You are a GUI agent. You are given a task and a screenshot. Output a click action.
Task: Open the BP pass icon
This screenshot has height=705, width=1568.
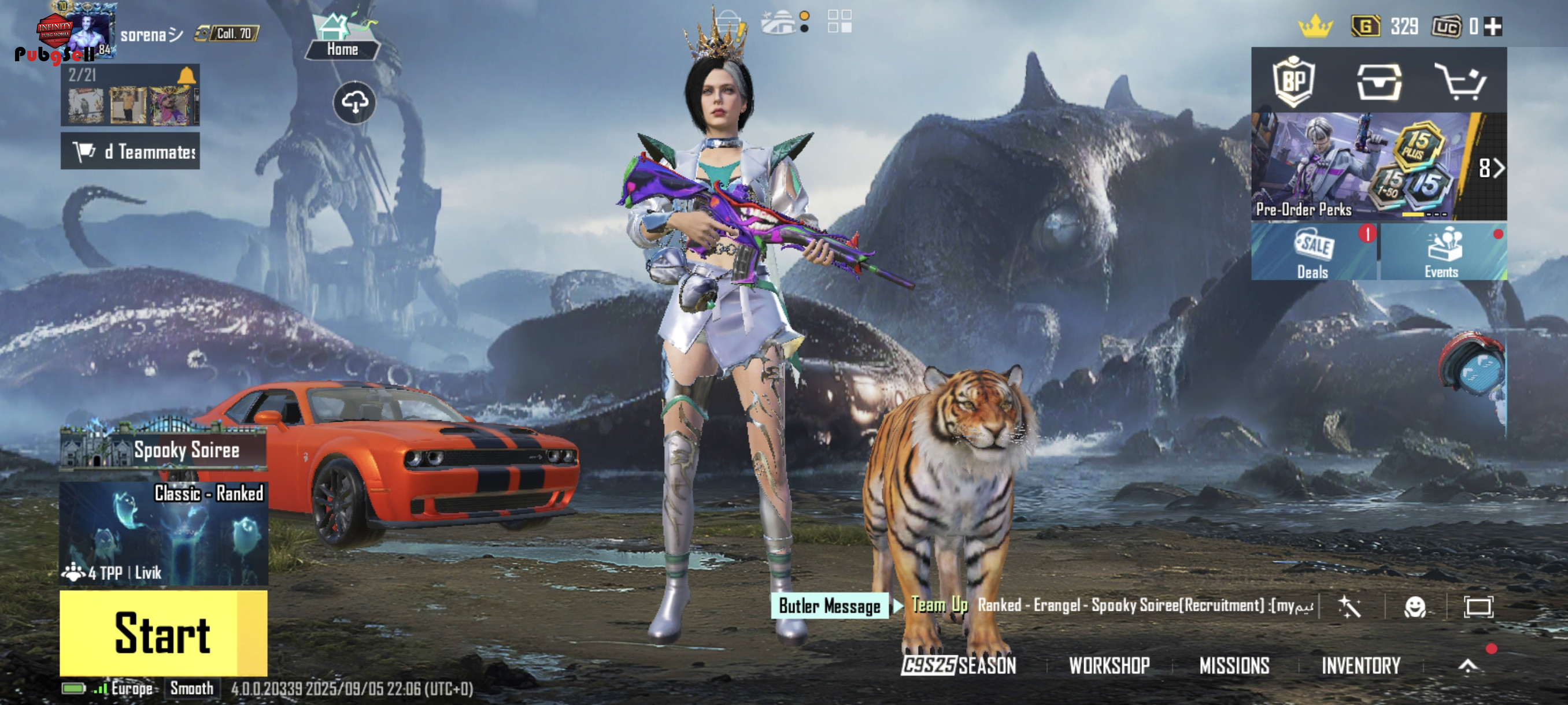(x=1293, y=81)
